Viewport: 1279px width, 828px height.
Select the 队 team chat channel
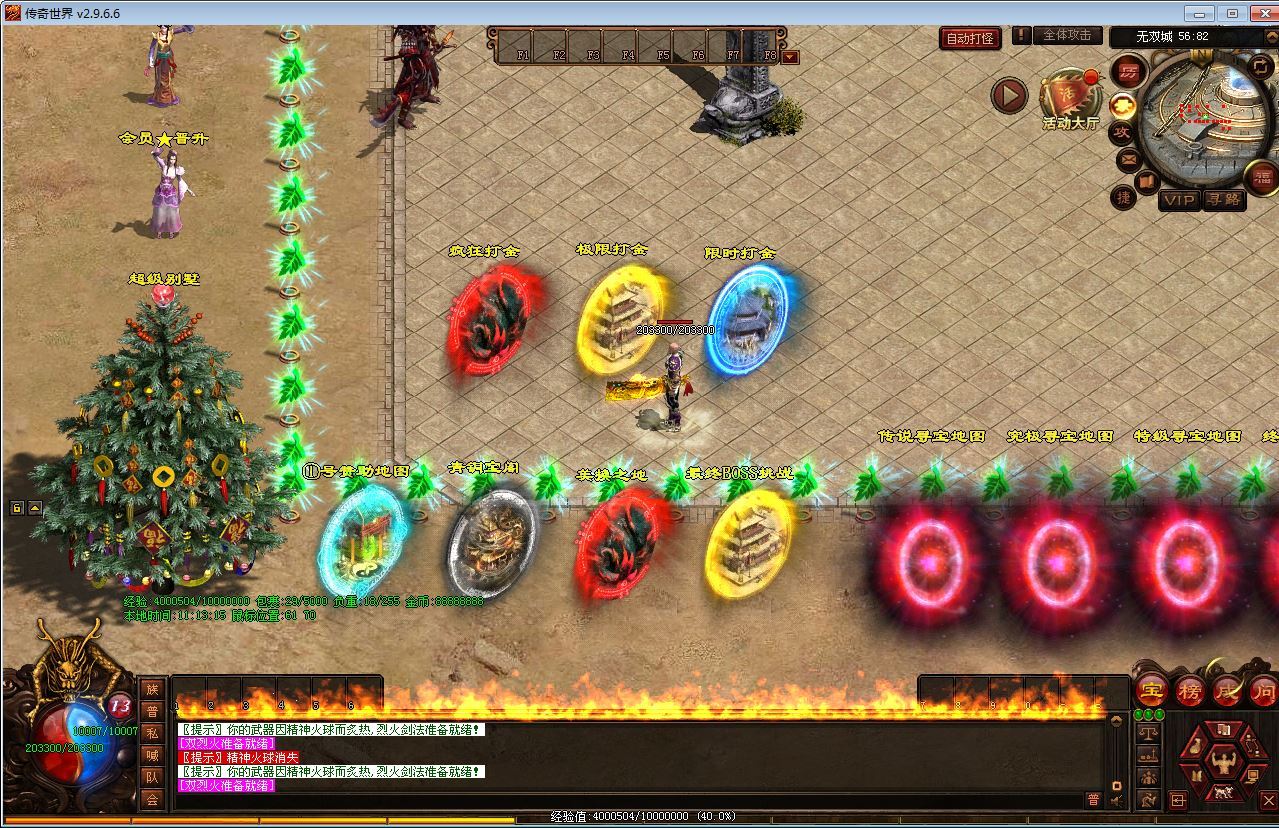[151, 777]
